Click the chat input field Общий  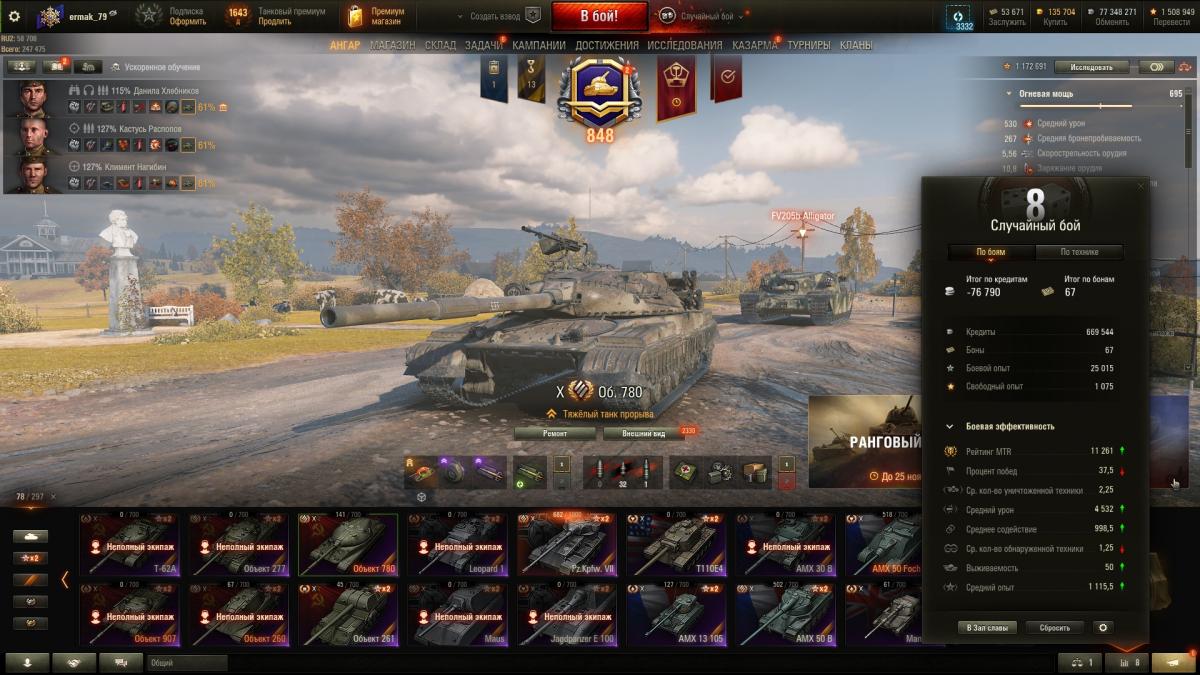[x=186, y=662]
